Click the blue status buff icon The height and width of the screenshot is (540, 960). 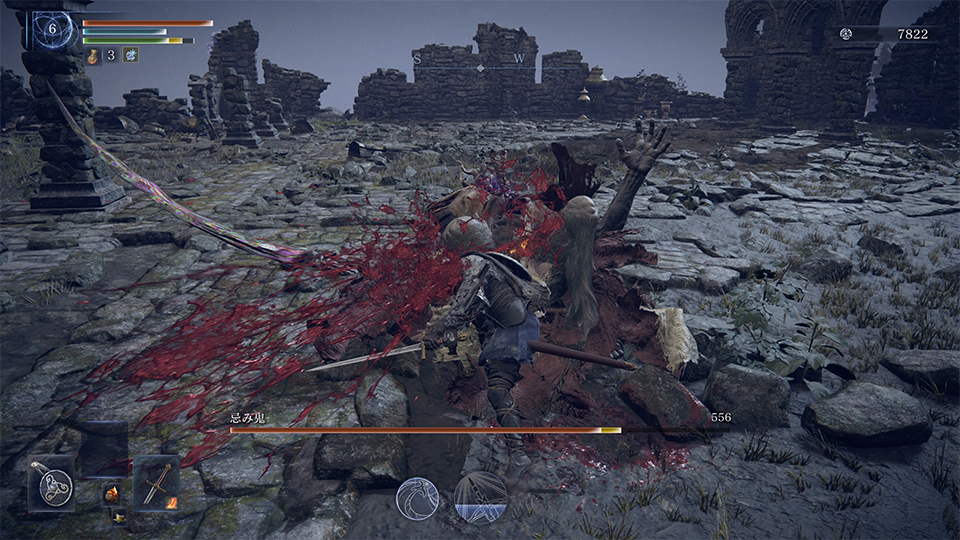click(130, 55)
